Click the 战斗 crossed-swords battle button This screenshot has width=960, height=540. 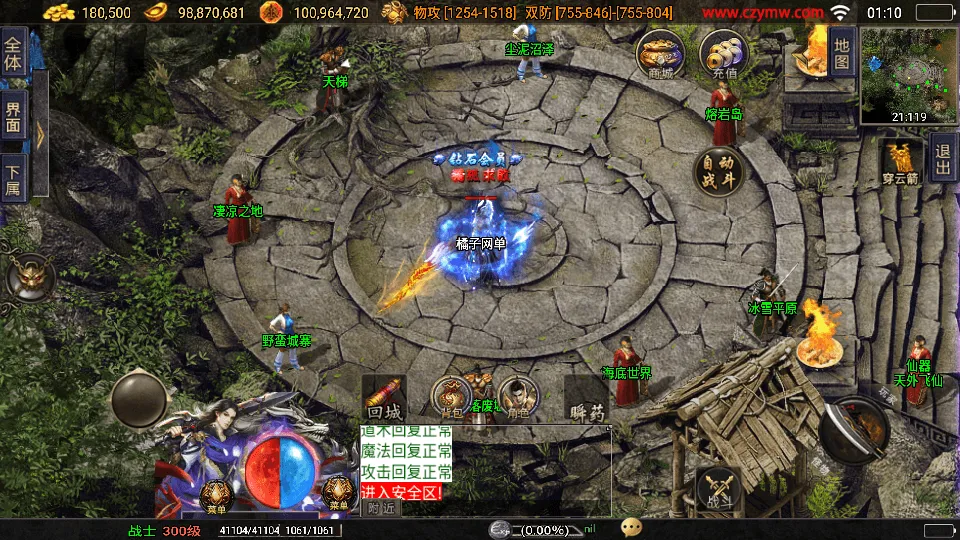[719, 491]
